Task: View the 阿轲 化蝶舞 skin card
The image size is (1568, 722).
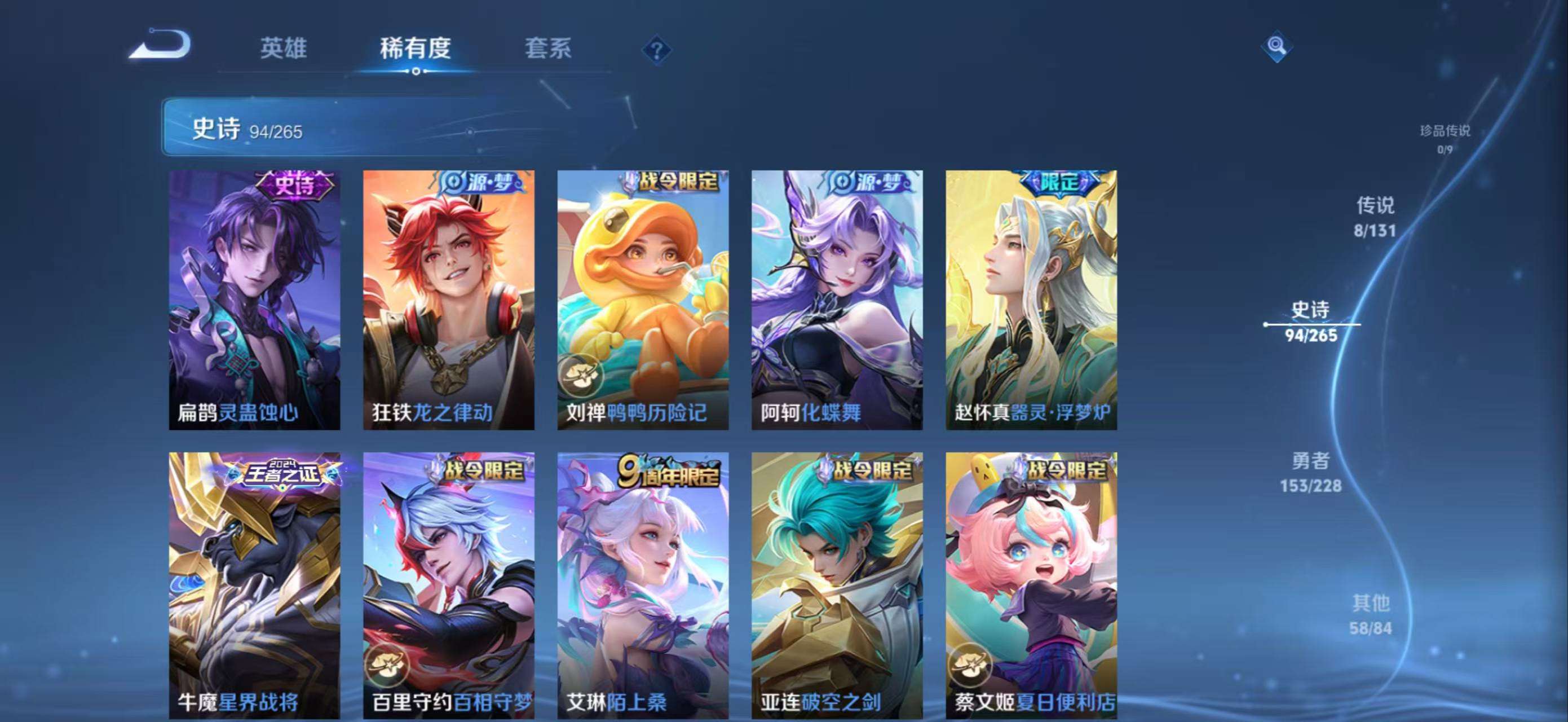Action: 837,300
